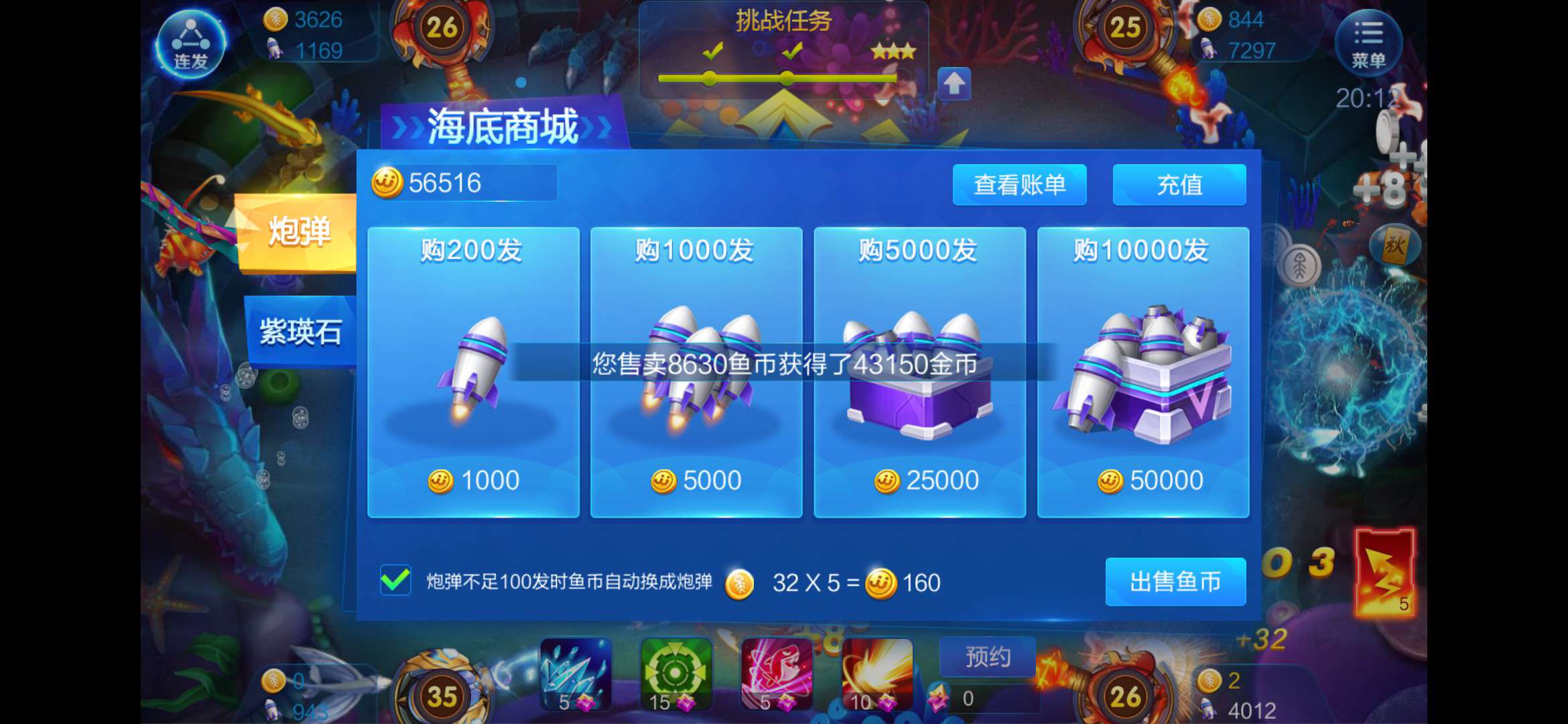Viewport: 1568px width, 724px height.
Task: Click the challenge task progress bar
Action: 777,79
